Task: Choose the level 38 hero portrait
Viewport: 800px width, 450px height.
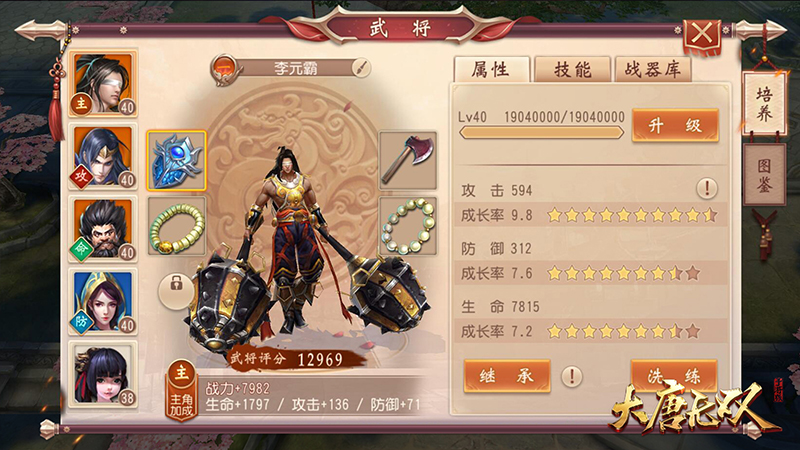Action: [103, 374]
